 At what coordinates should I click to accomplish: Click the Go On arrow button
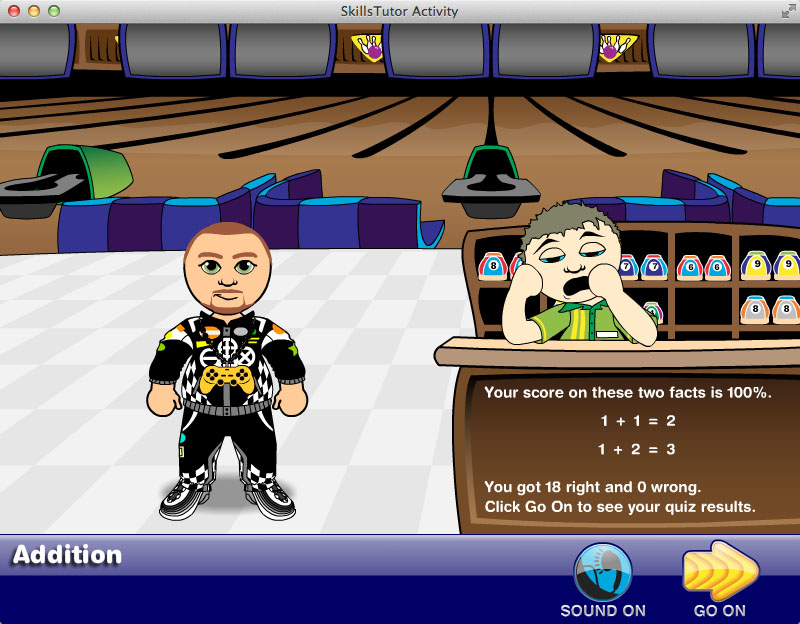click(x=719, y=573)
